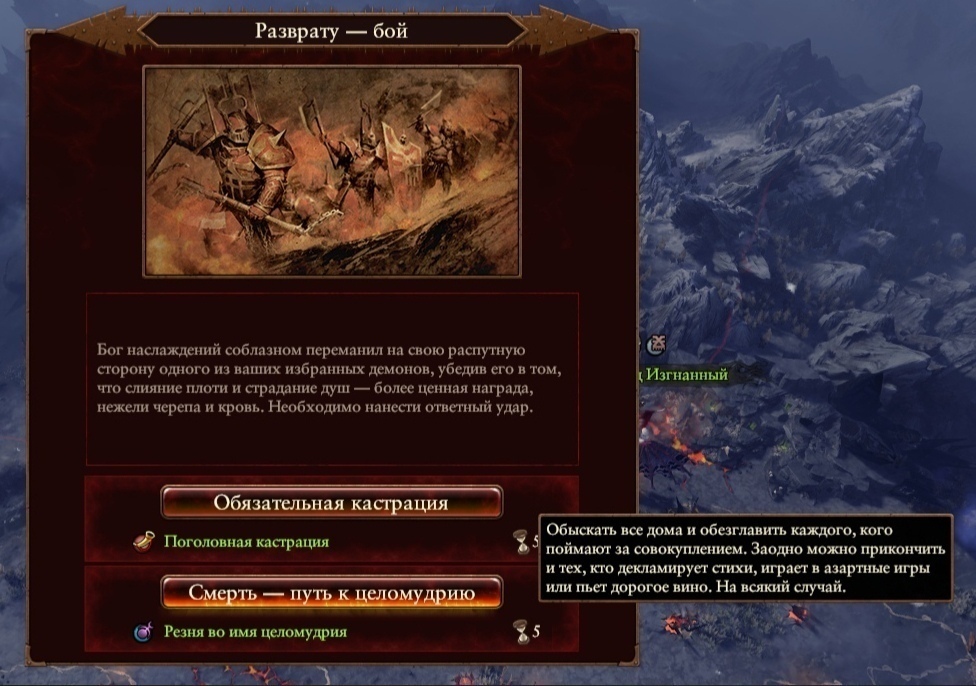Choose the "Обязательная кастрация" option
976x686 pixels.
point(331,502)
